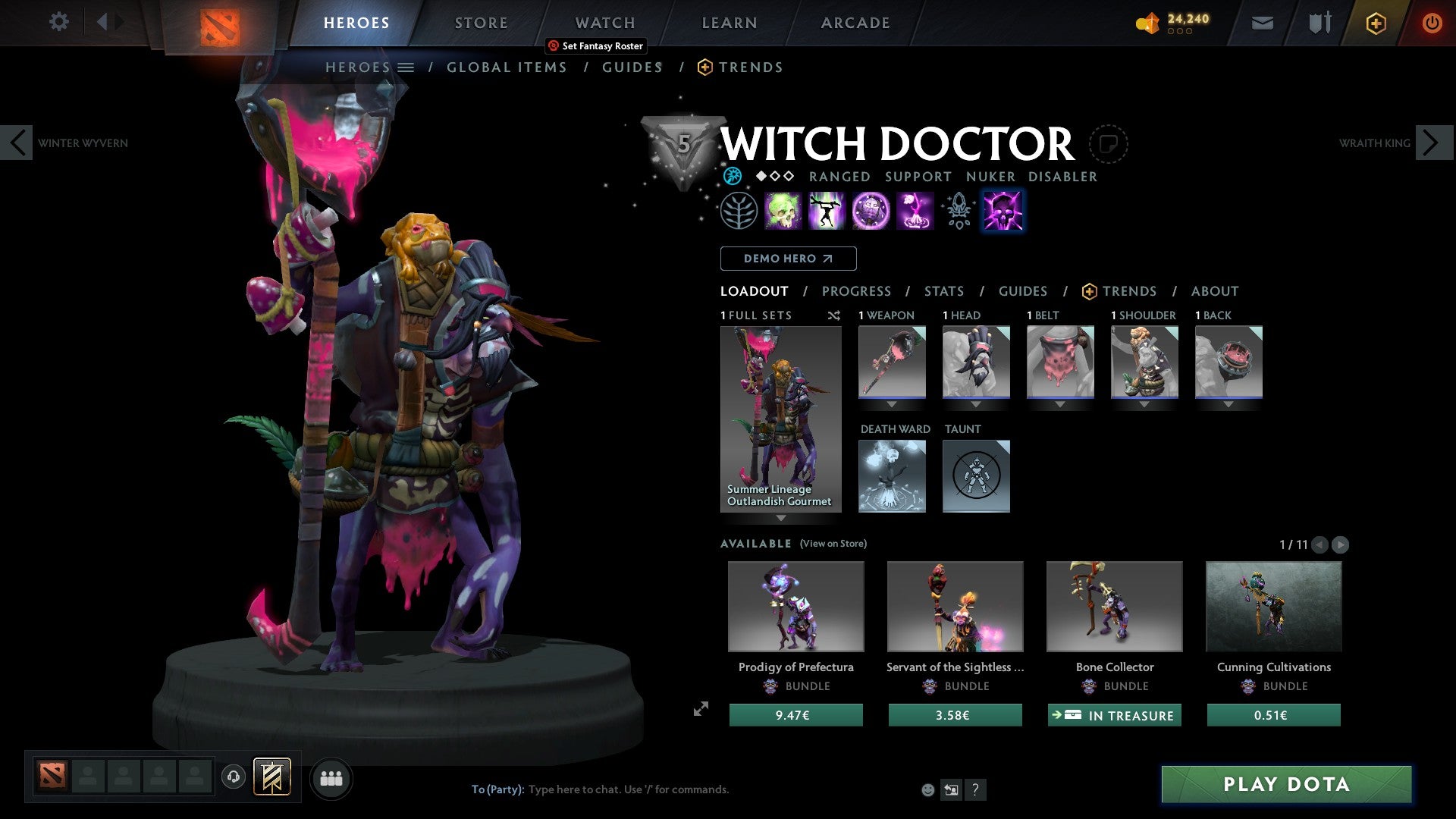The width and height of the screenshot is (1456, 819).
Task: Click the Dota Plus hexagon icon
Action: 1375,23
